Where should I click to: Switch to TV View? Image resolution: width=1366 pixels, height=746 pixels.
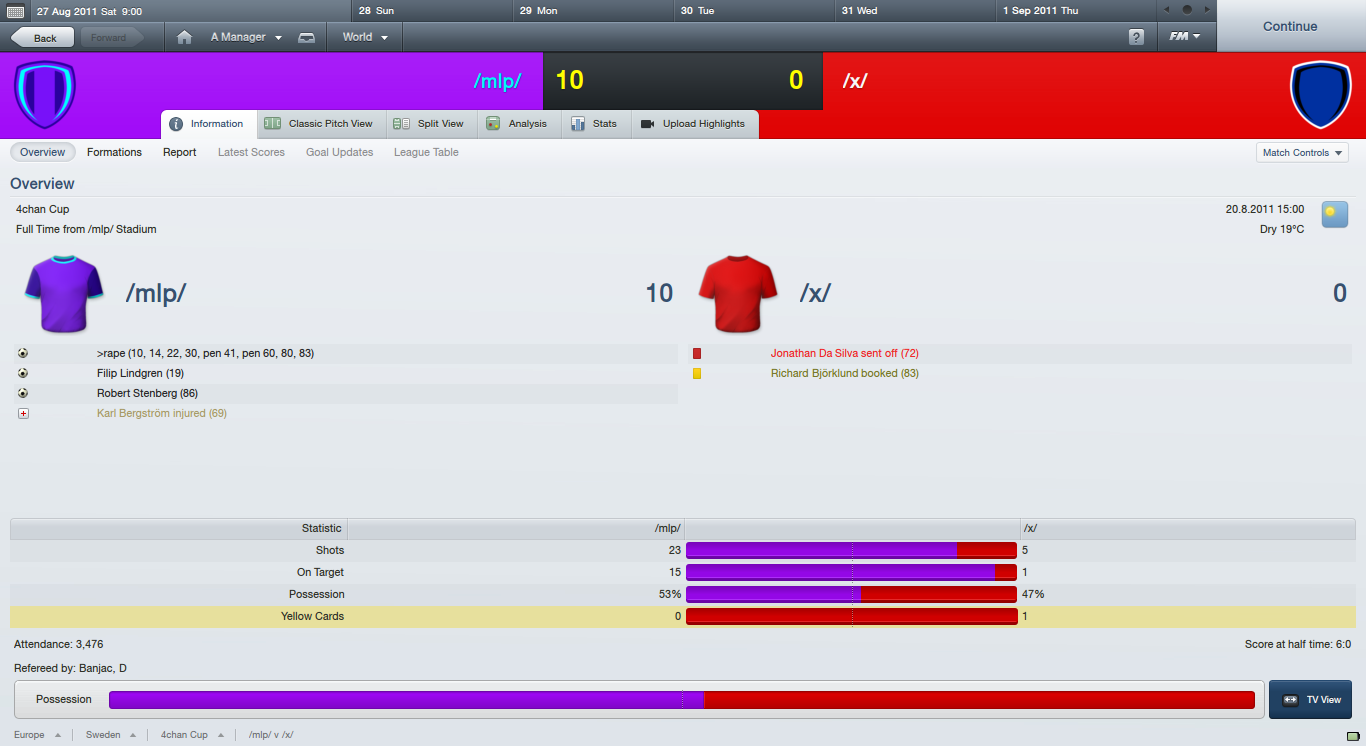tap(1311, 700)
